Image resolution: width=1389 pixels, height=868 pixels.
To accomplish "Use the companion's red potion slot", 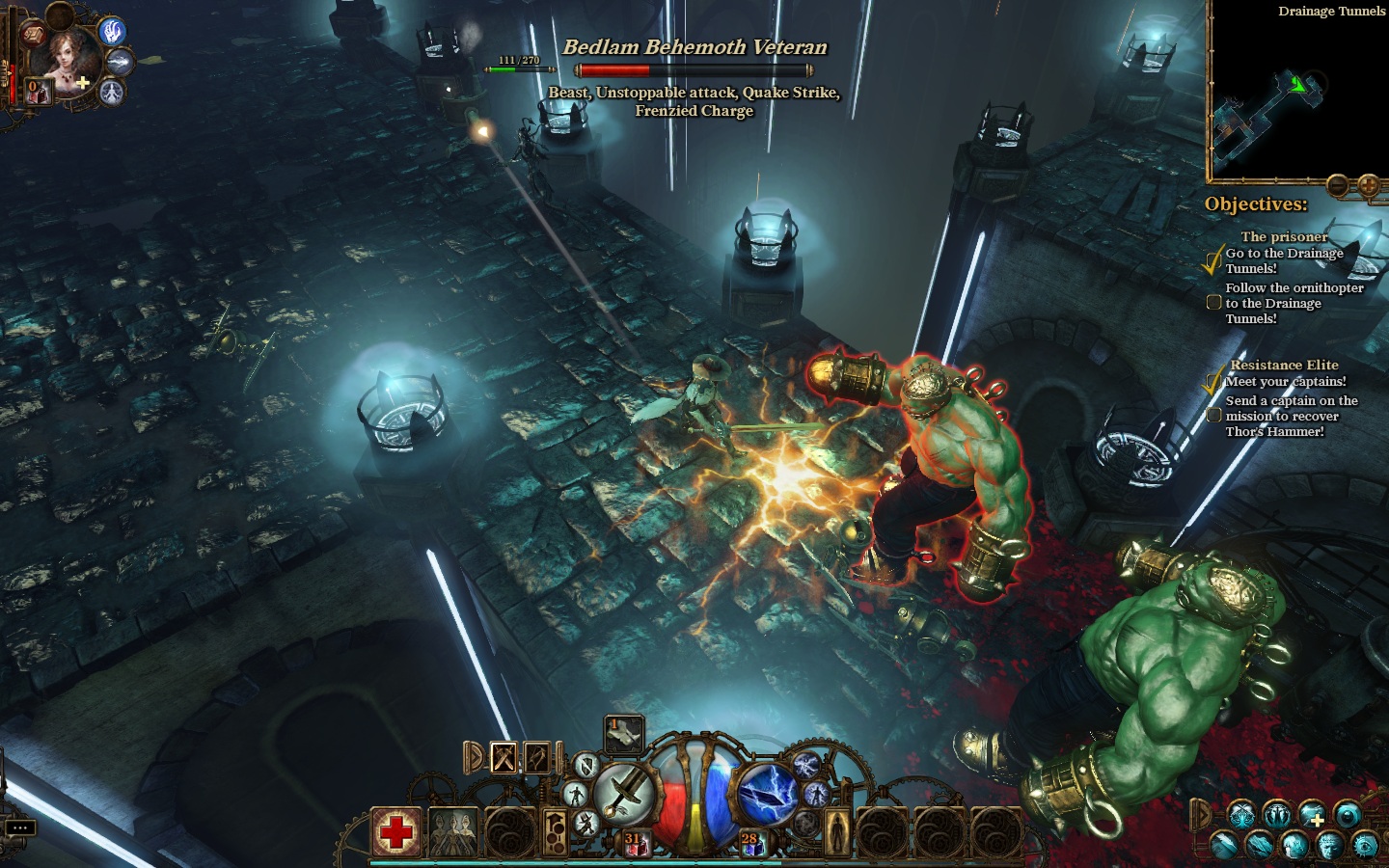I will tap(37, 93).
